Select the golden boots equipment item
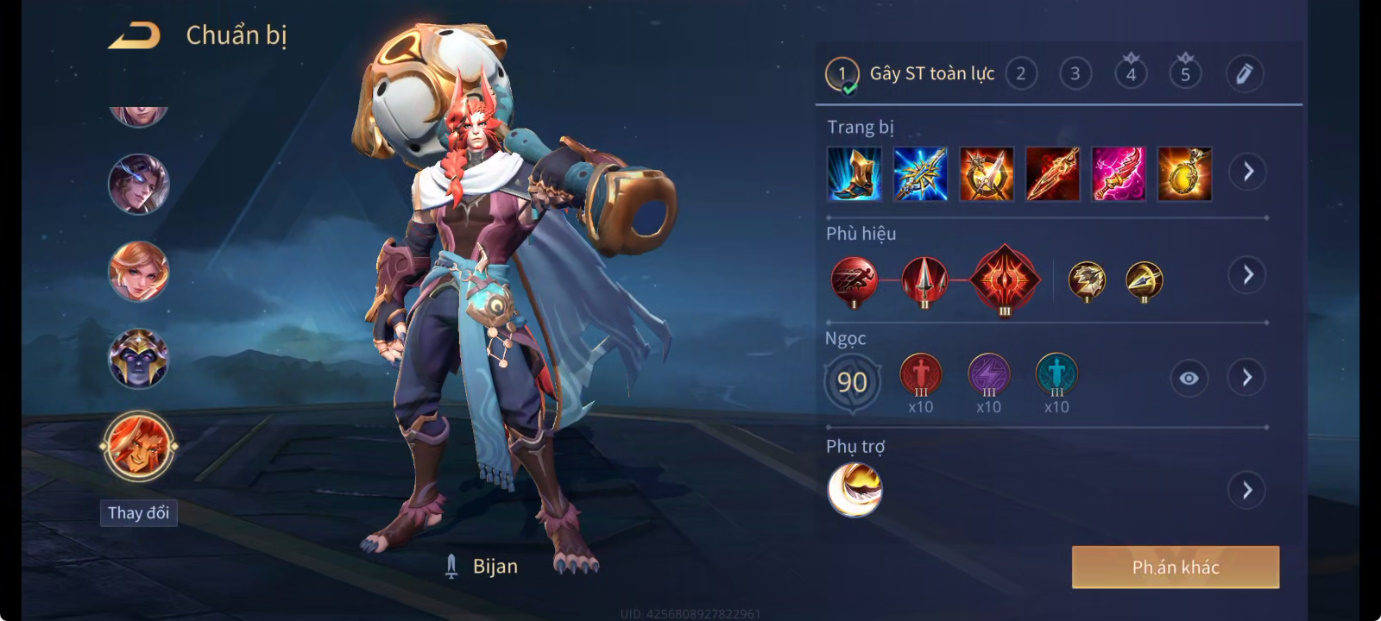Viewport: 1381px width, 621px height. click(855, 174)
